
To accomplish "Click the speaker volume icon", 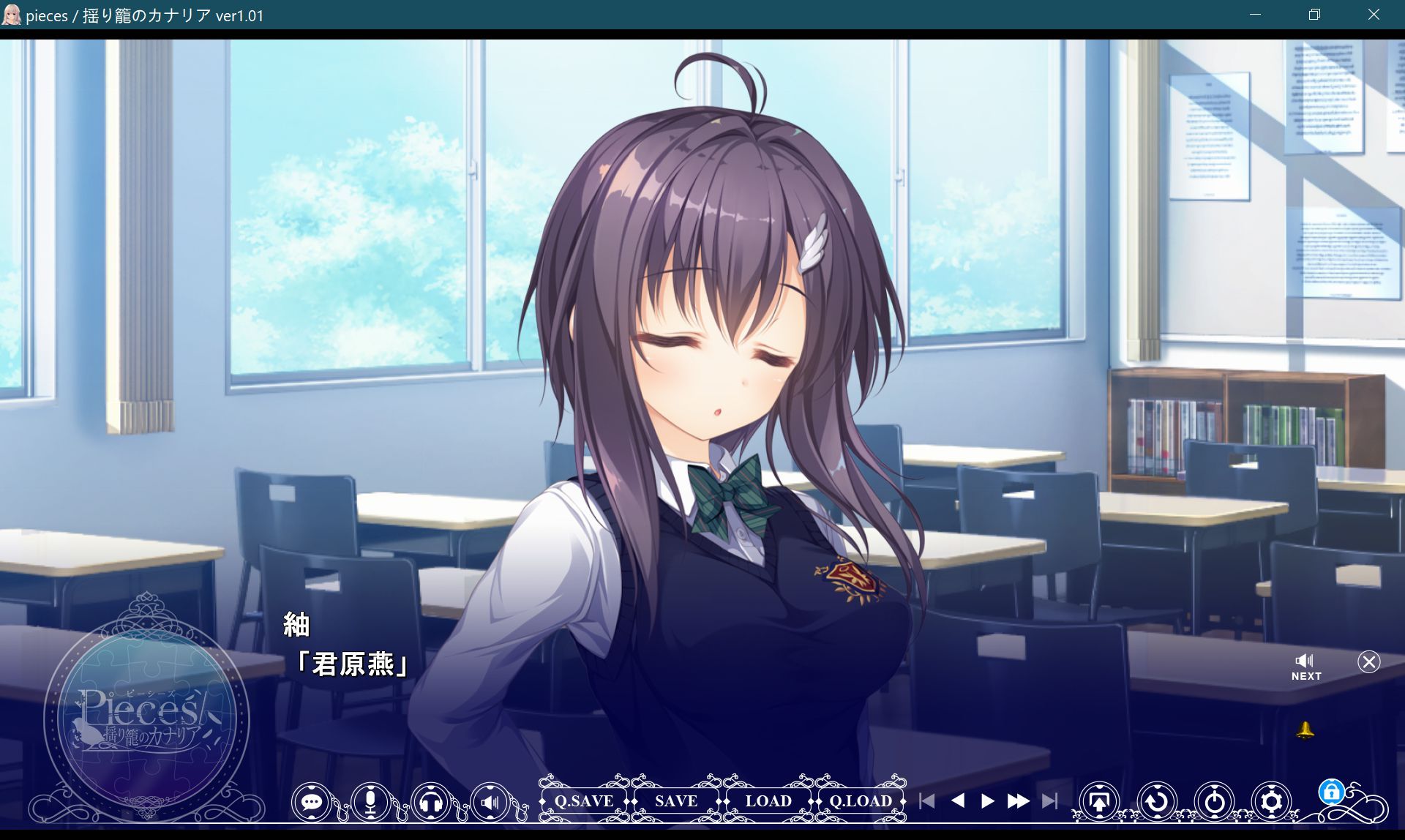I will point(490,802).
